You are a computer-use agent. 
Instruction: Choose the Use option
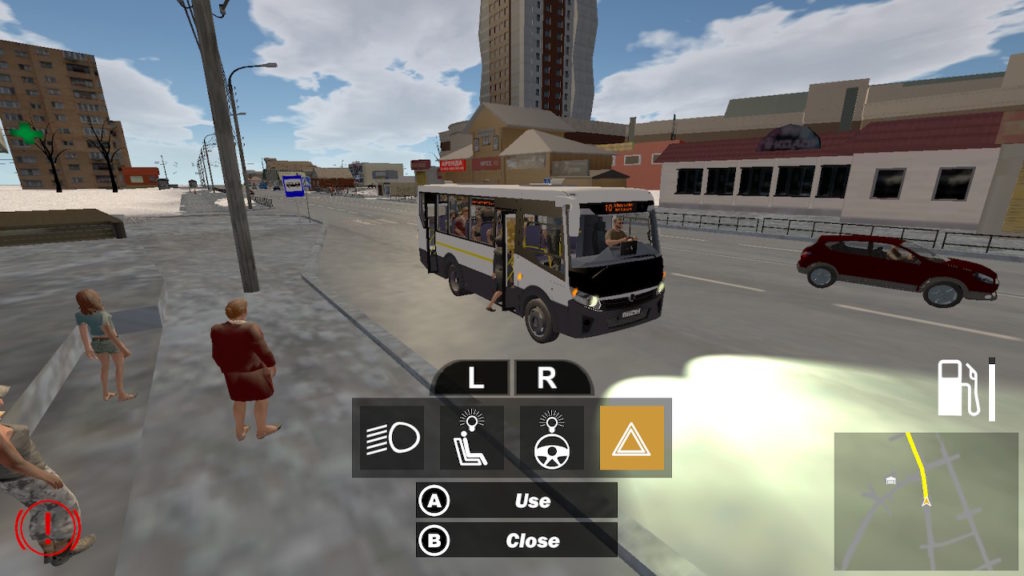(517, 500)
